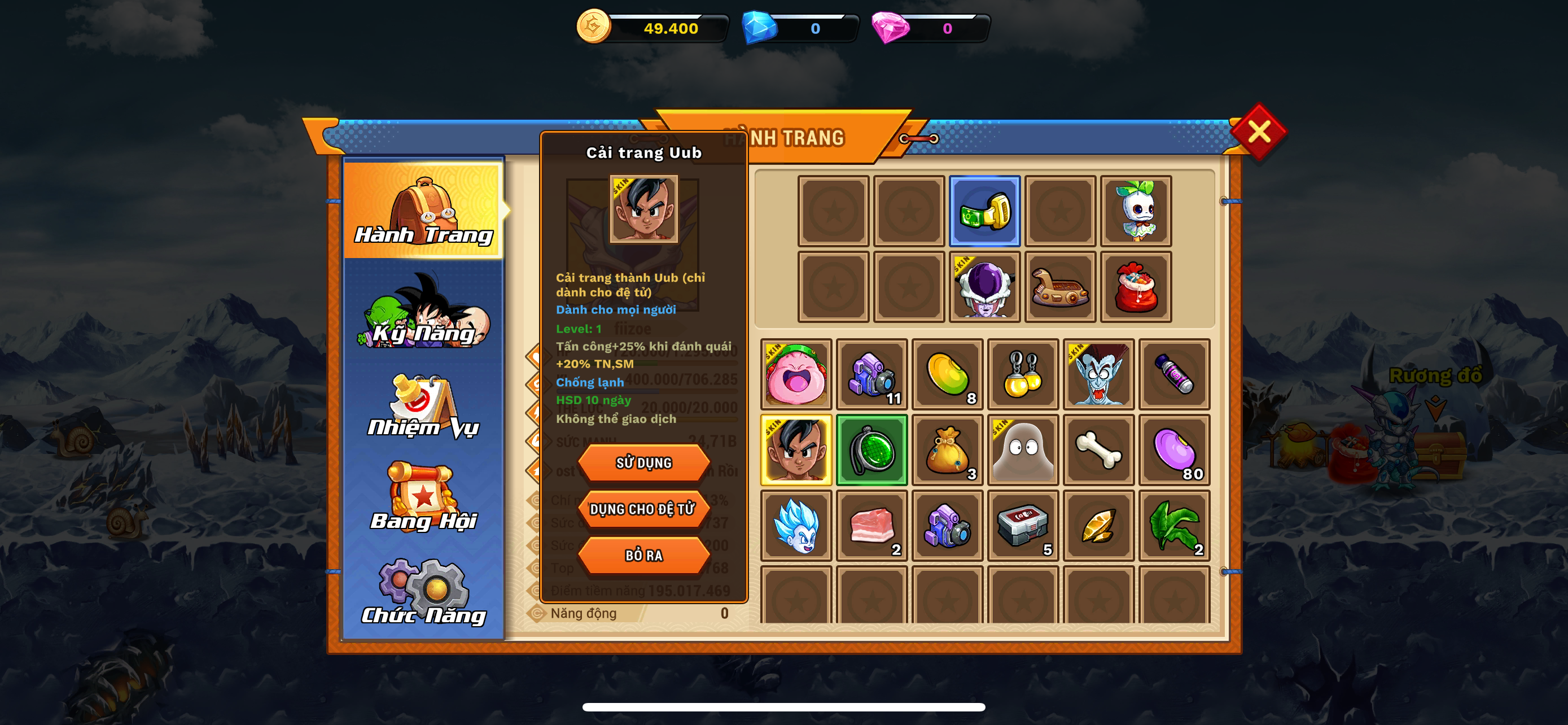1568x725 pixels.
Task: Pick the vampire skin item
Action: pos(1098,374)
